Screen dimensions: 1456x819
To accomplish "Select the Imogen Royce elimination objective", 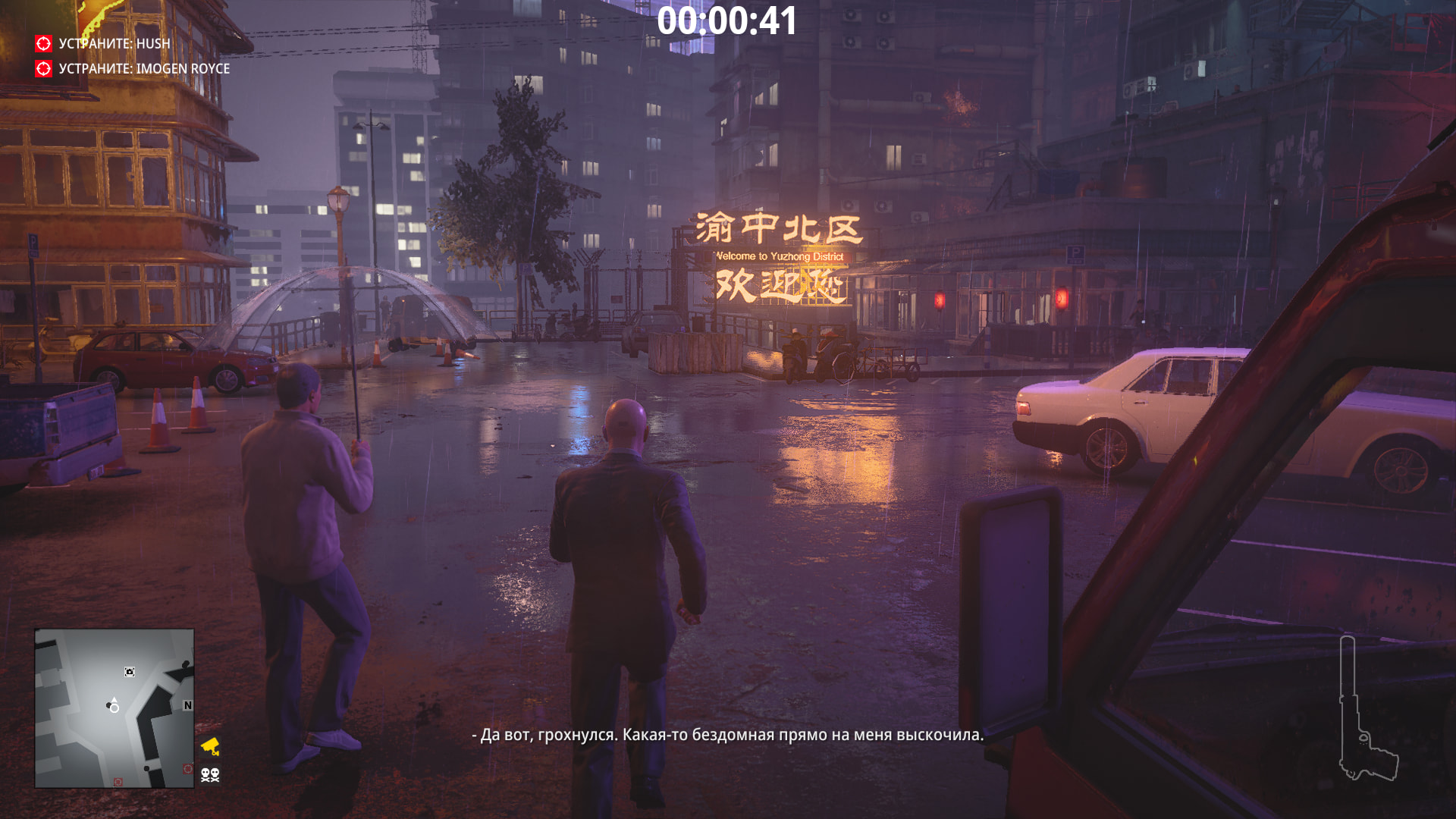I will click(143, 69).
